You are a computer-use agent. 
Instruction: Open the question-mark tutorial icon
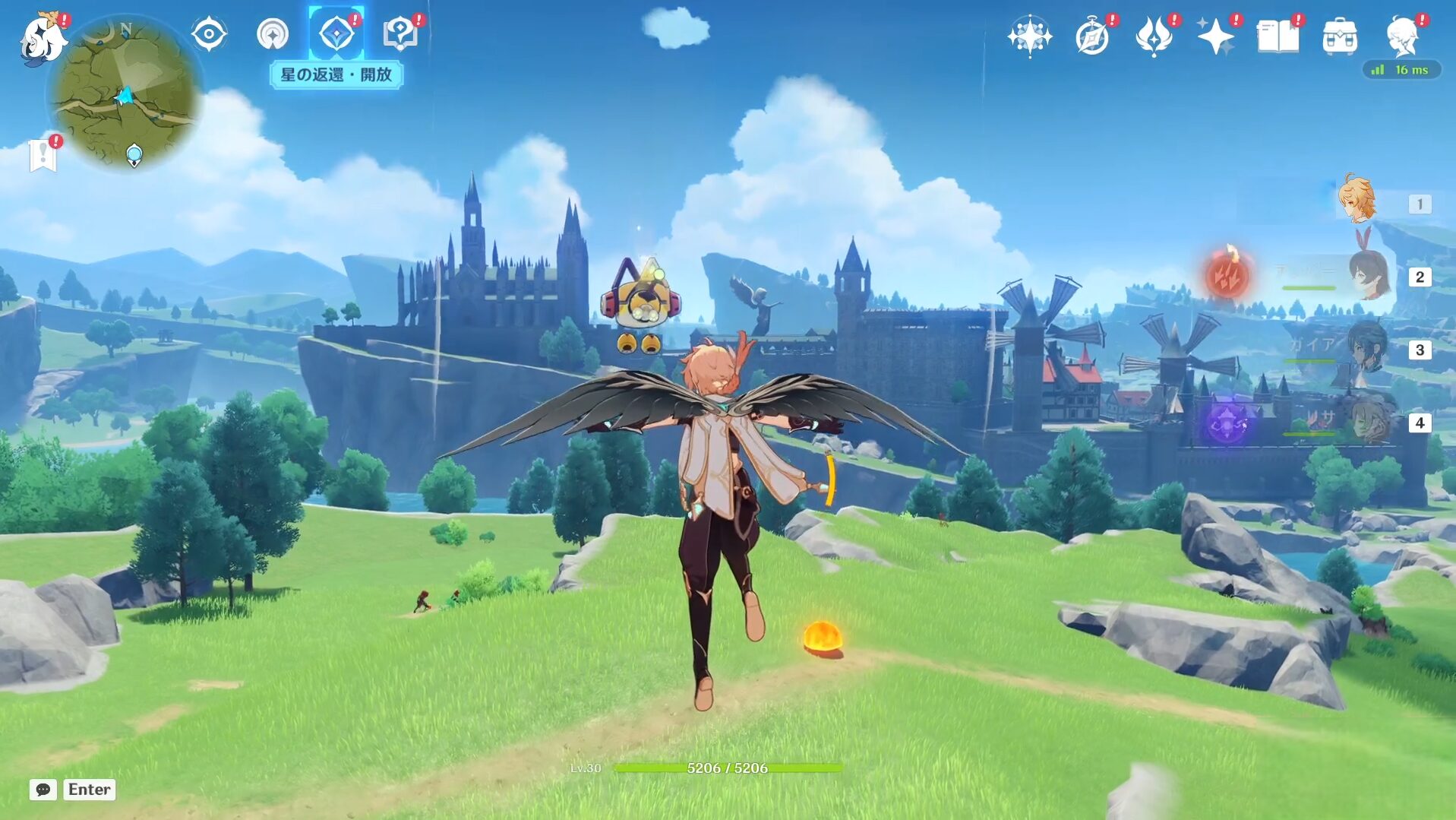tap(400, 34)
